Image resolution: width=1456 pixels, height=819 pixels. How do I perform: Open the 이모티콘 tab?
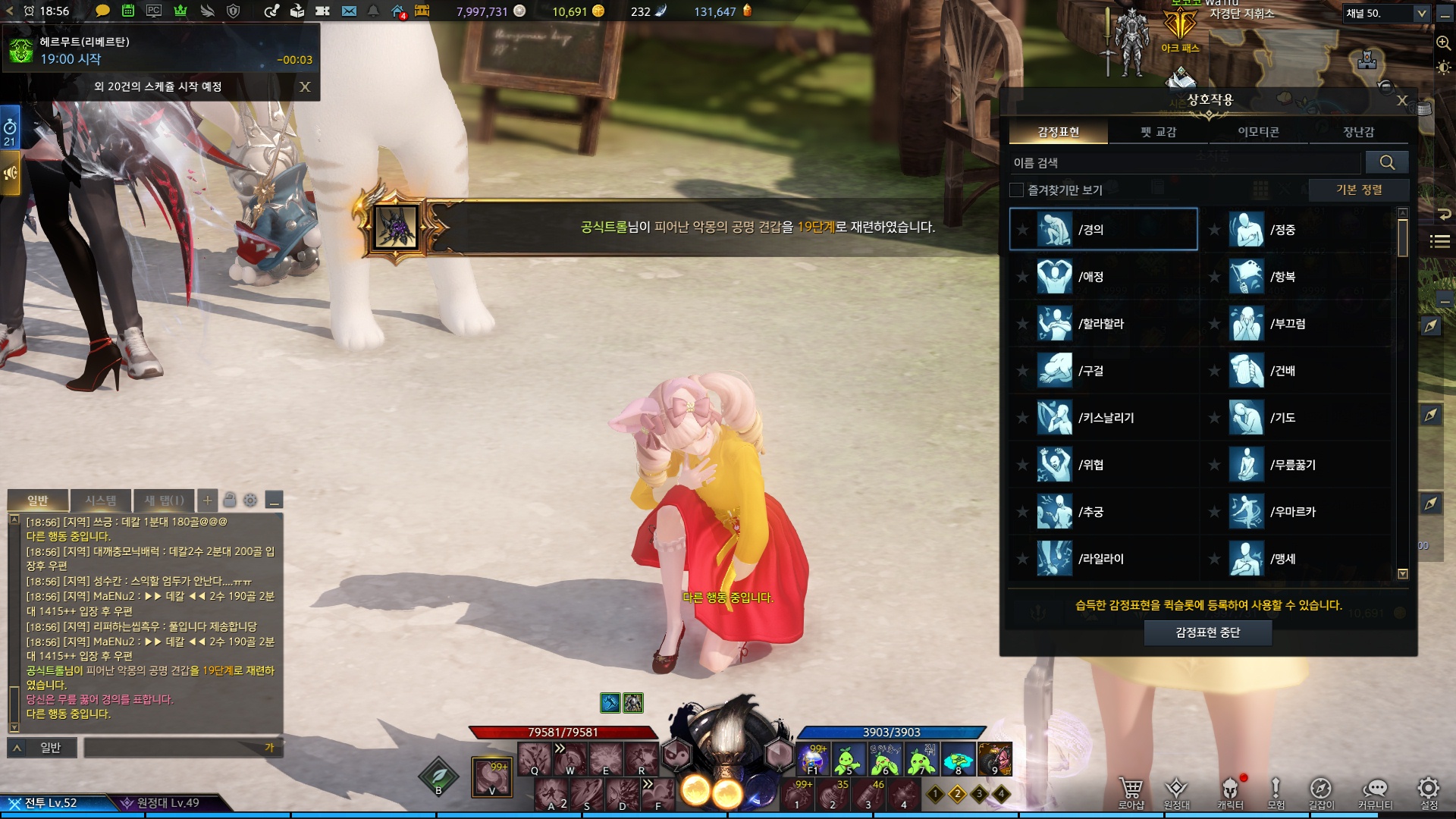[1258, 132]
